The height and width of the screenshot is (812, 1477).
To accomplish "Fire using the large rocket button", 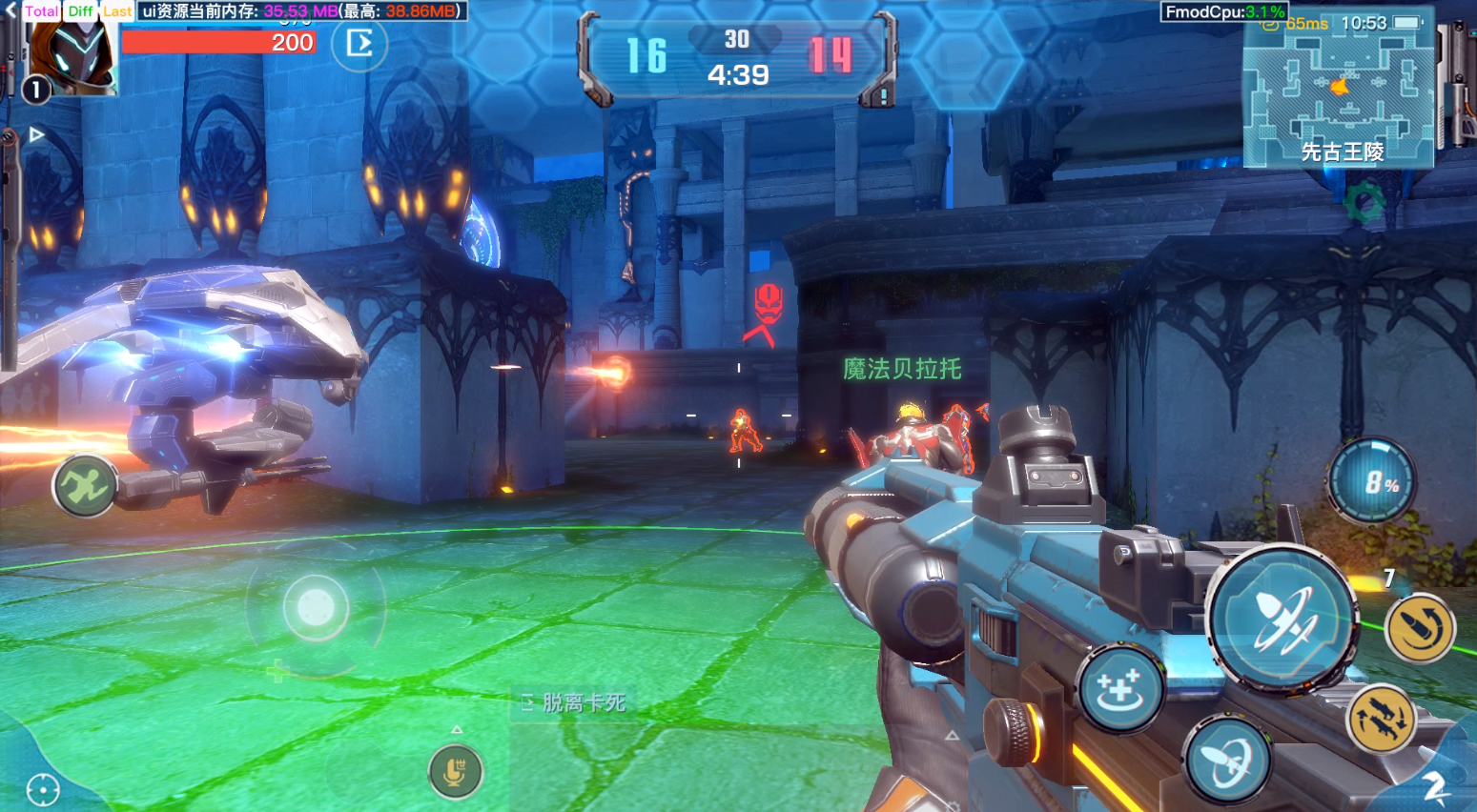I will click(x=1282, y=618).
